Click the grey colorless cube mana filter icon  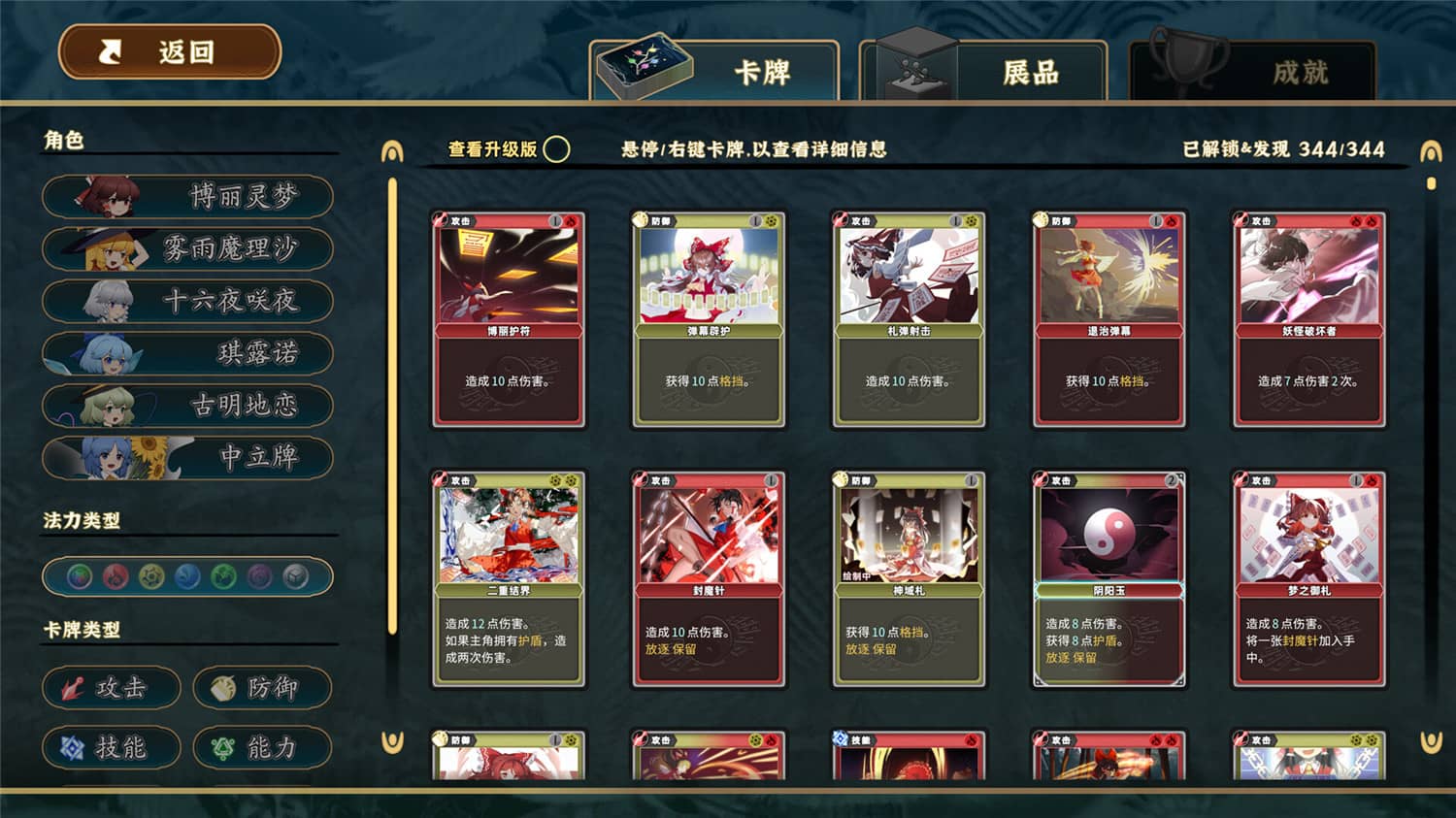tap(296, 576)
